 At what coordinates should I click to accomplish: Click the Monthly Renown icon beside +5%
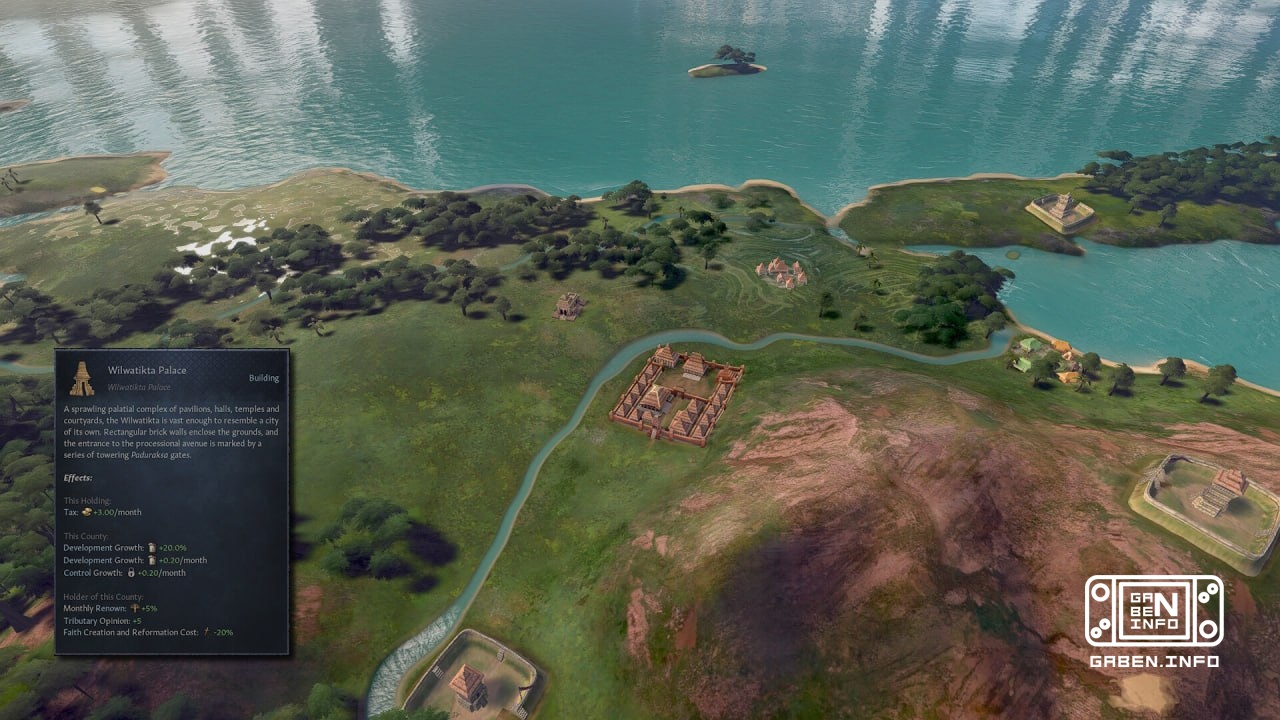(133, 607)
